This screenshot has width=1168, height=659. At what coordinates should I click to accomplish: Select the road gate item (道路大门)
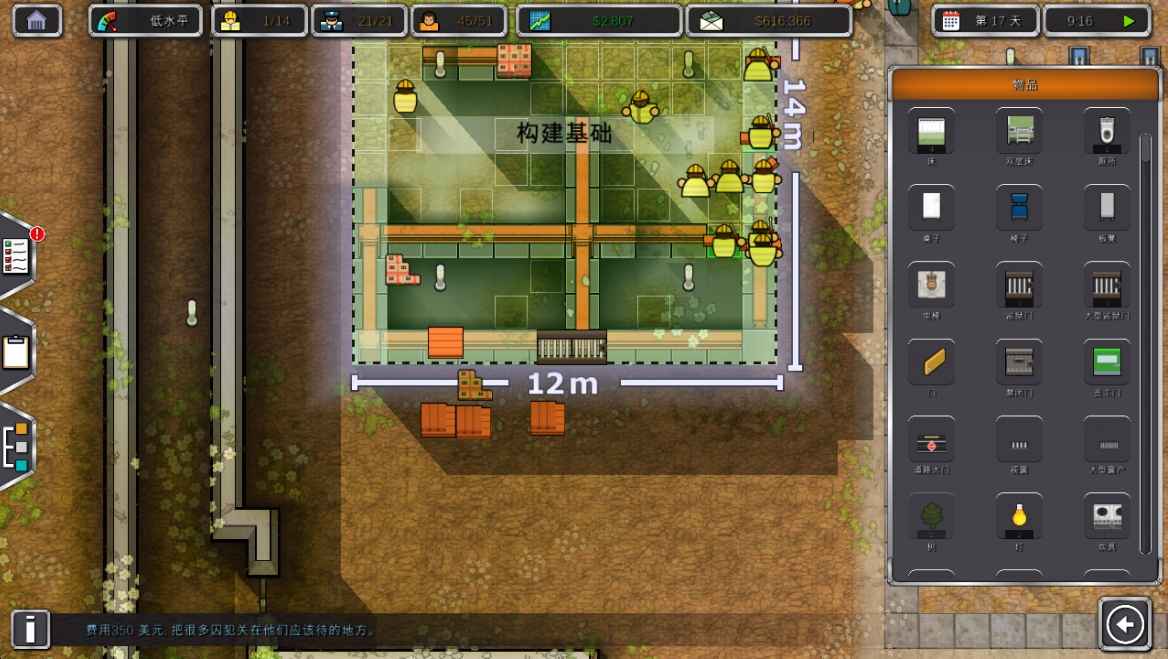[931, 440]
